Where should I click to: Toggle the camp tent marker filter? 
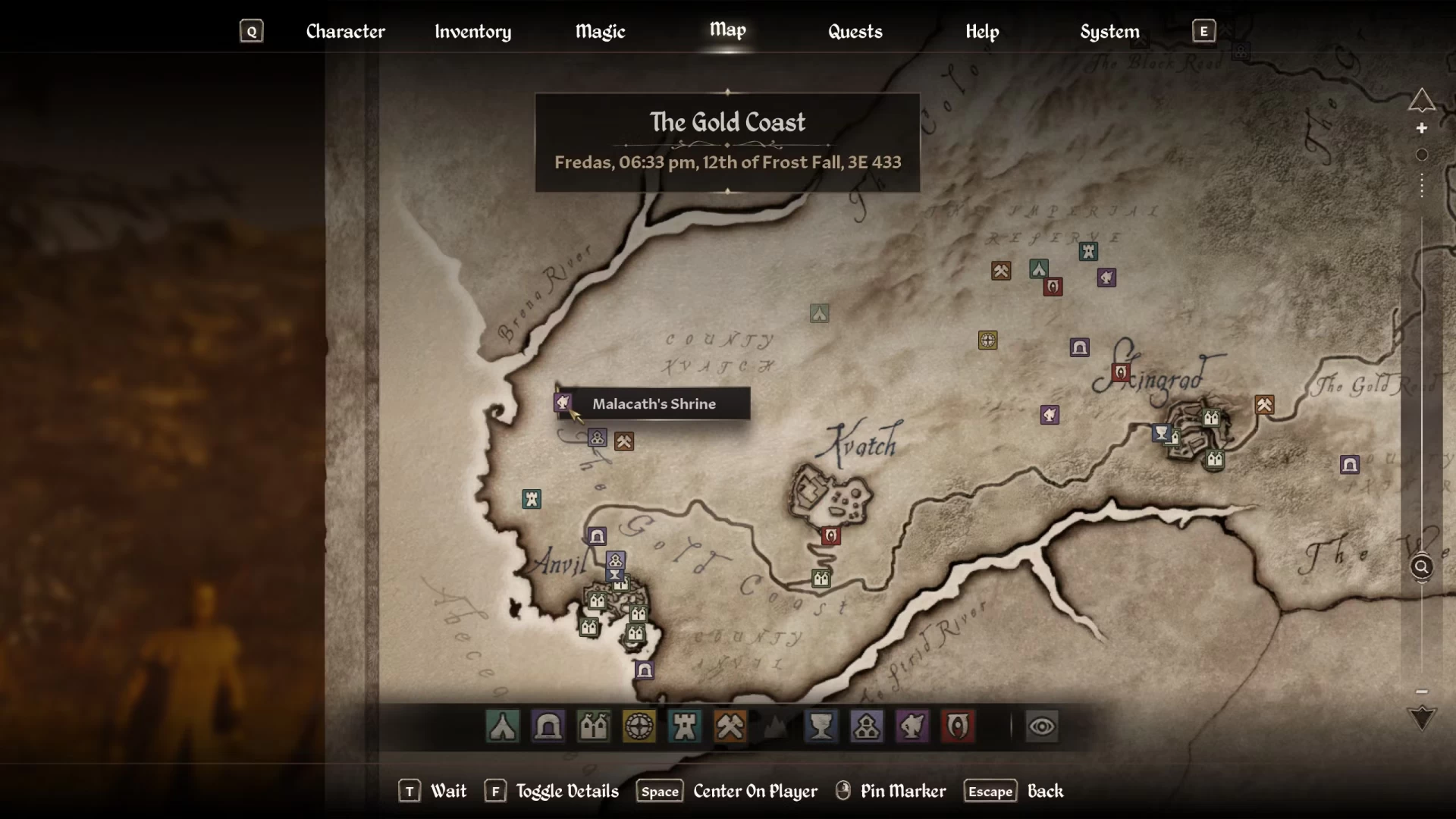click(x=503, y=726)
